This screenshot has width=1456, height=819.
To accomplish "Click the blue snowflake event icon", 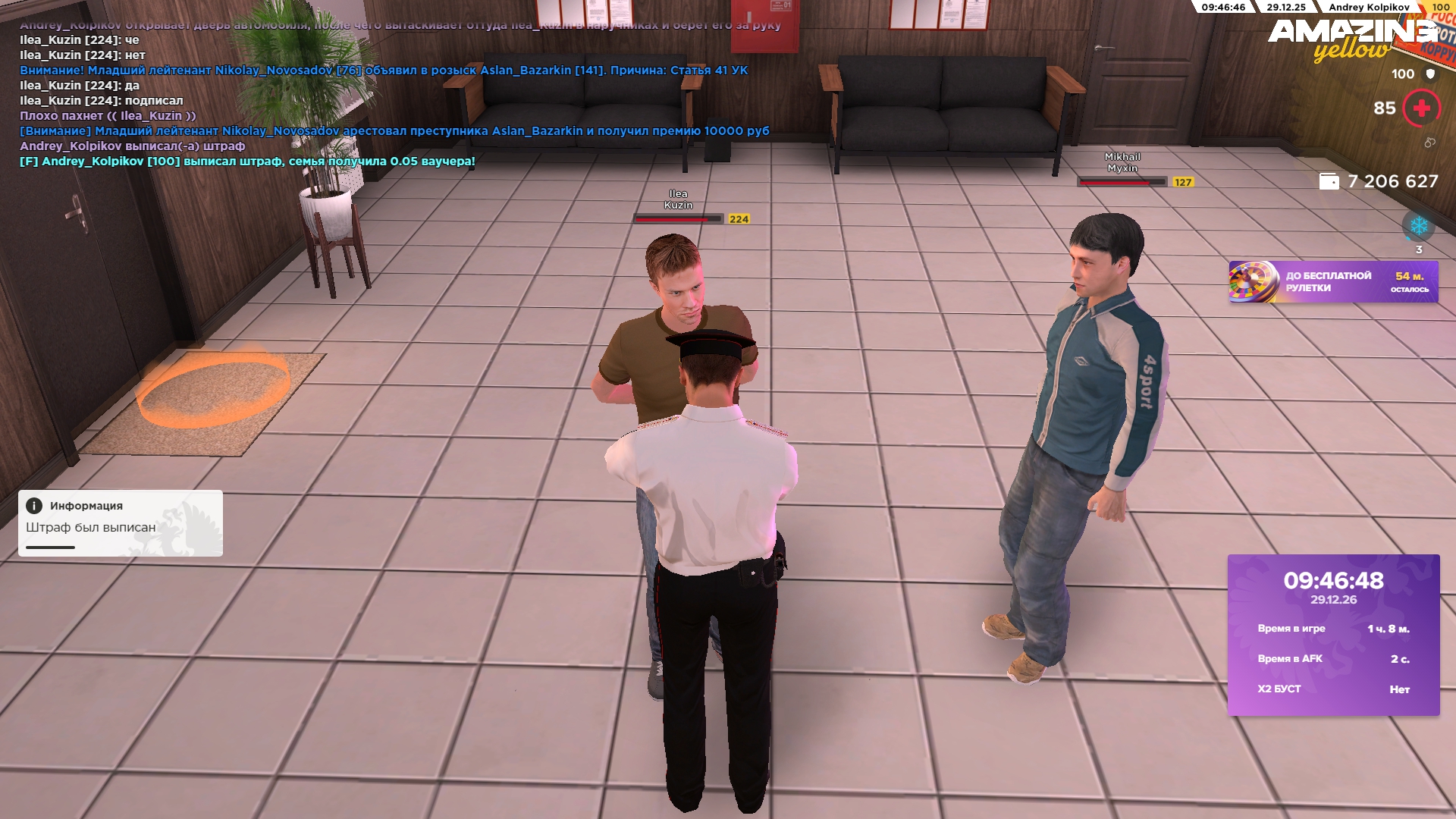I will click(x=1418, y=226).
